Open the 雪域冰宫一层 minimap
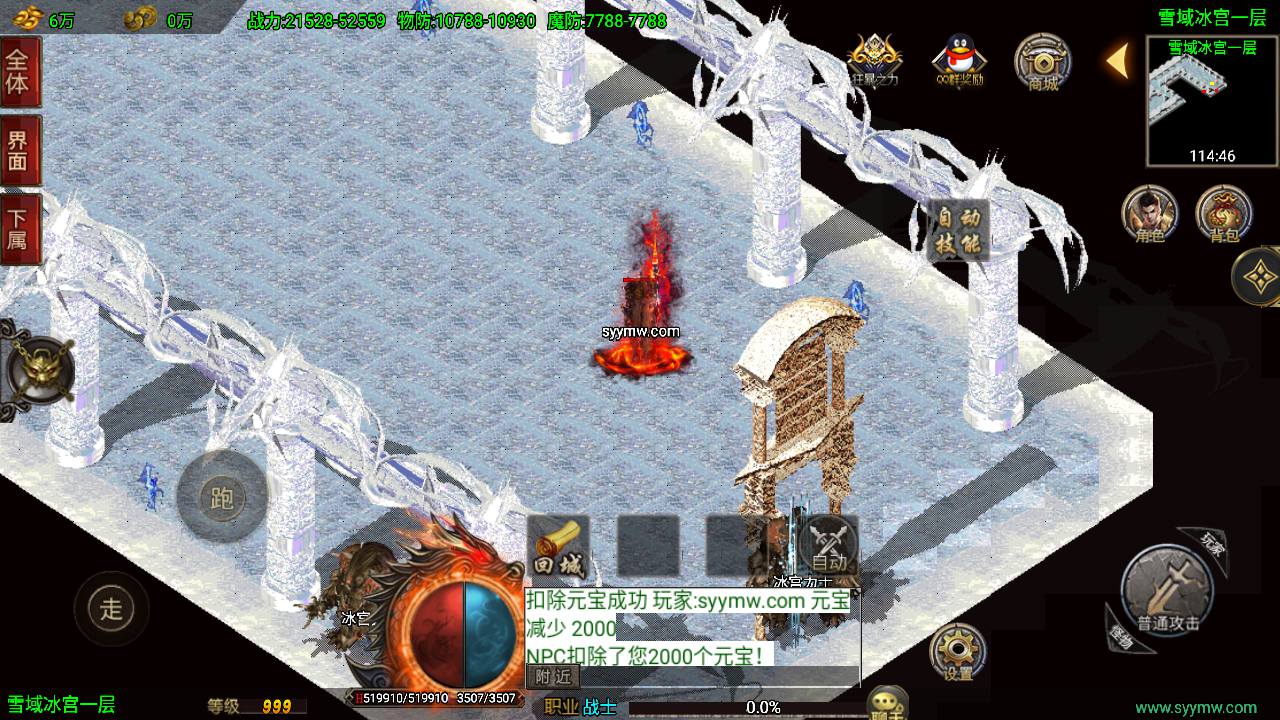The width and height of the screenshot is (1280, 720). (1212, 100)
